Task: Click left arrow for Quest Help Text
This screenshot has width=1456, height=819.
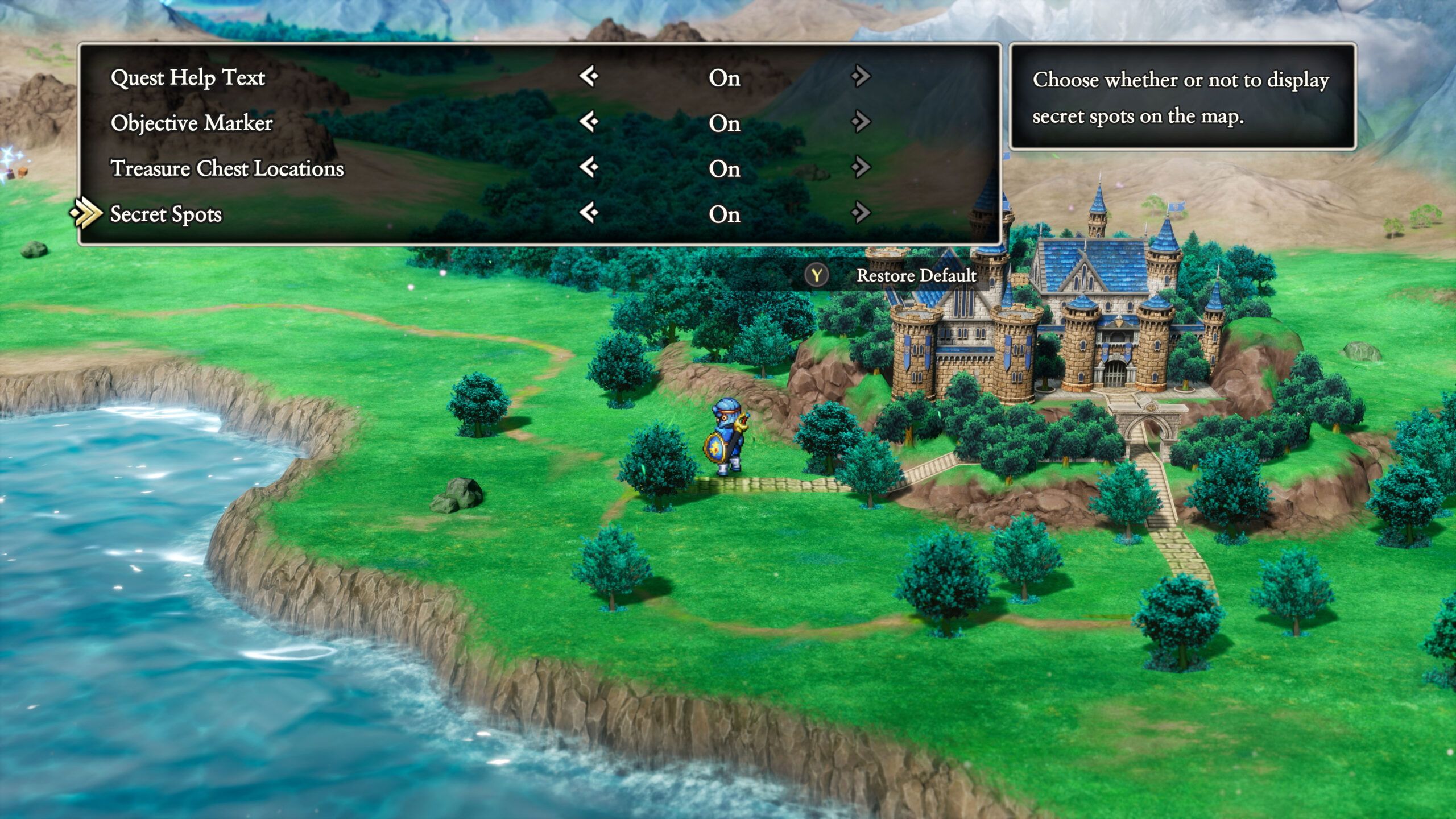Action: [589, 76]
